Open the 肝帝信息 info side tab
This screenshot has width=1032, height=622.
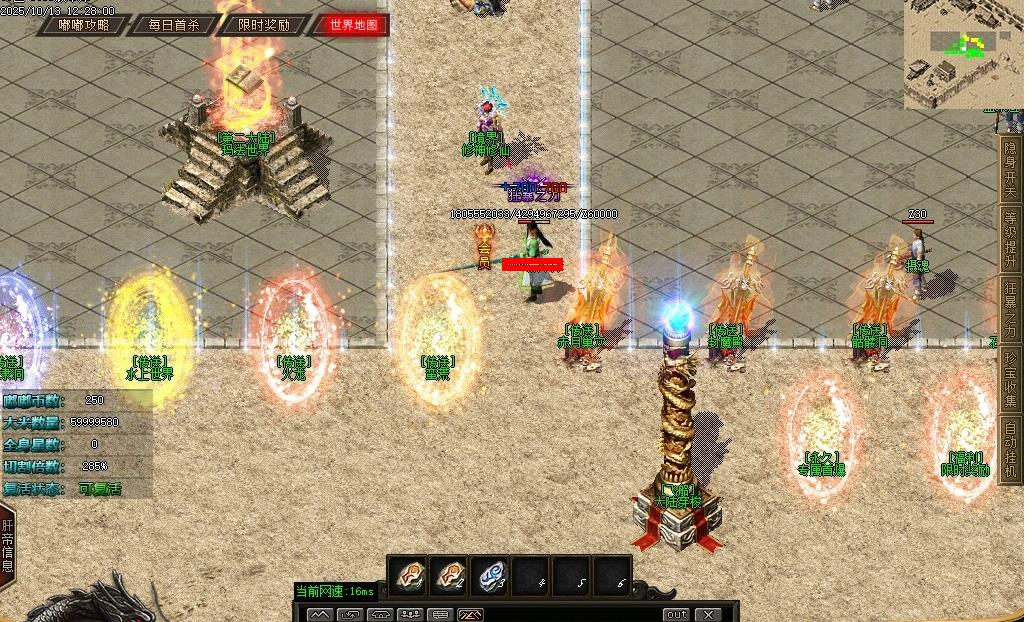pyautogui.click(x=8, y=545)
